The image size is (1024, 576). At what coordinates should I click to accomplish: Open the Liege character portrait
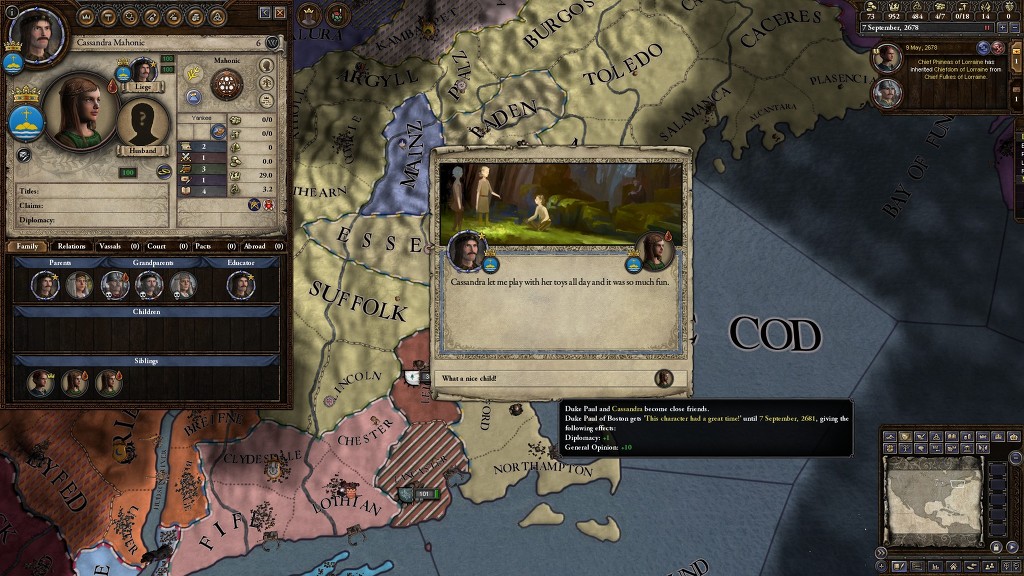pyautogui.click(x=143, y=72)
